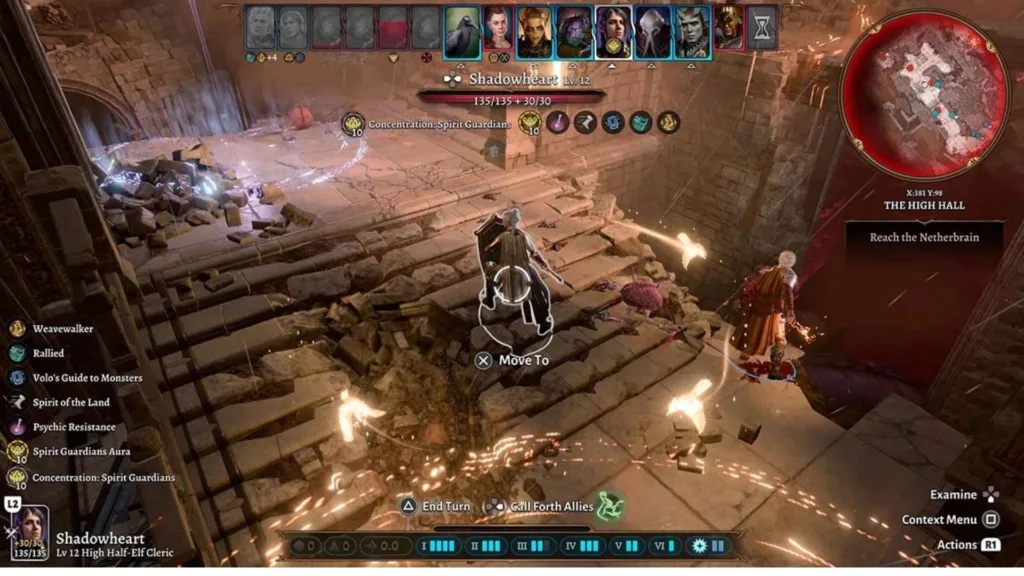Click the golden-helmed enemy portrait in turn order

pyautogui.click(x=728, y=29)
